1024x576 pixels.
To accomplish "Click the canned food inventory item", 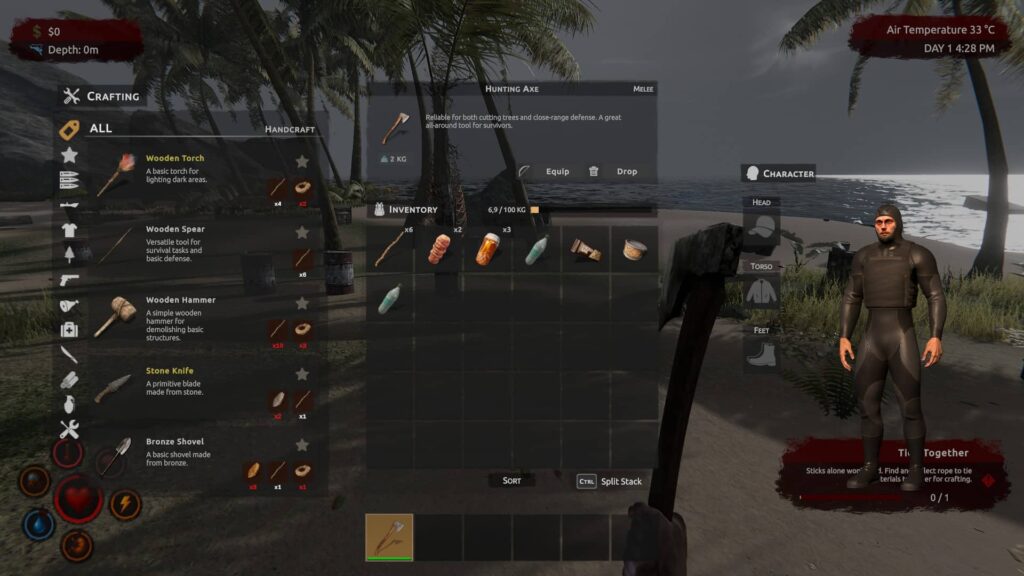I will click(x=634, y=249).
